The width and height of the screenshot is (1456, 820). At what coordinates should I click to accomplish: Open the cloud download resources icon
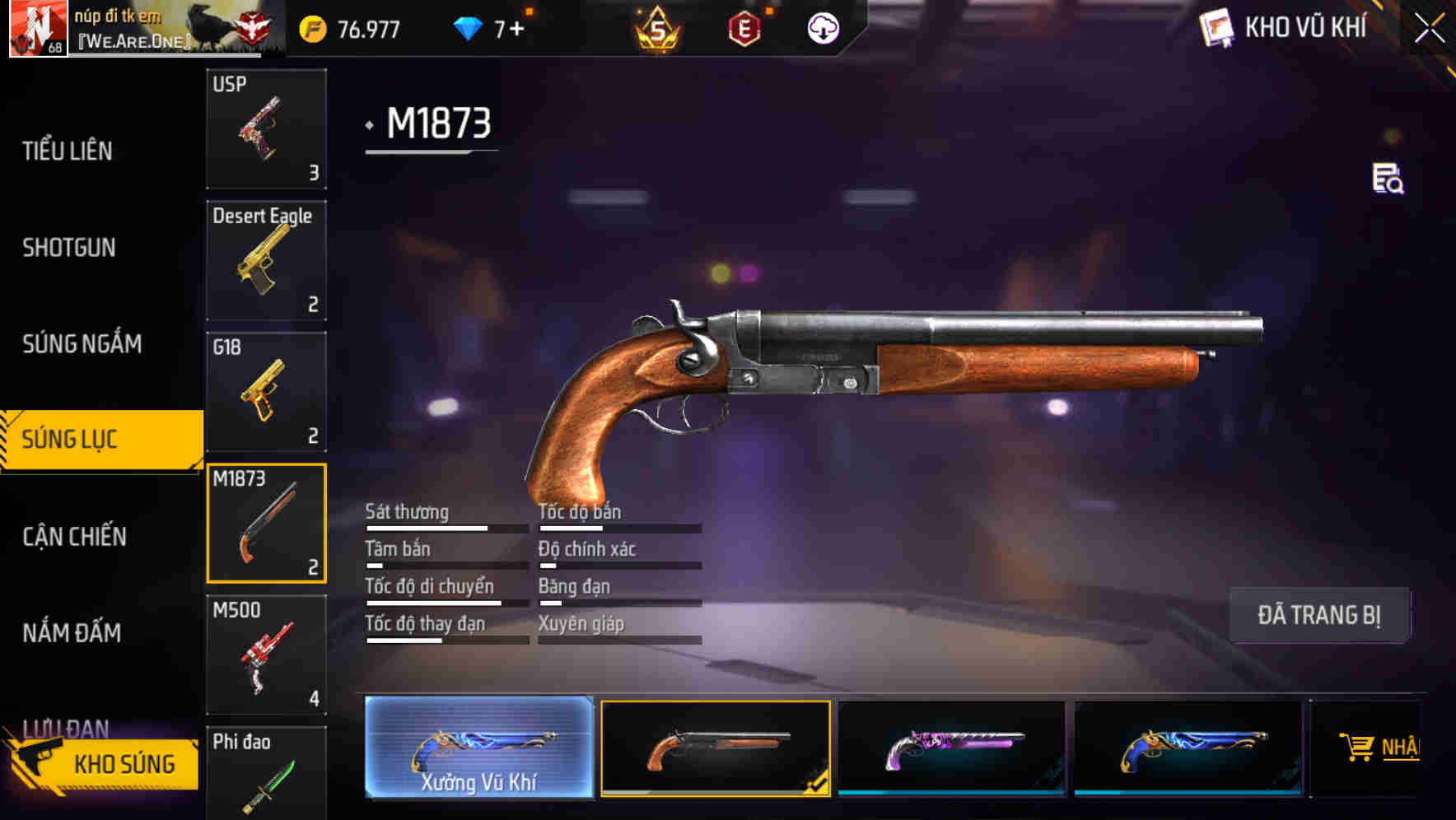[x=824, y=27]
